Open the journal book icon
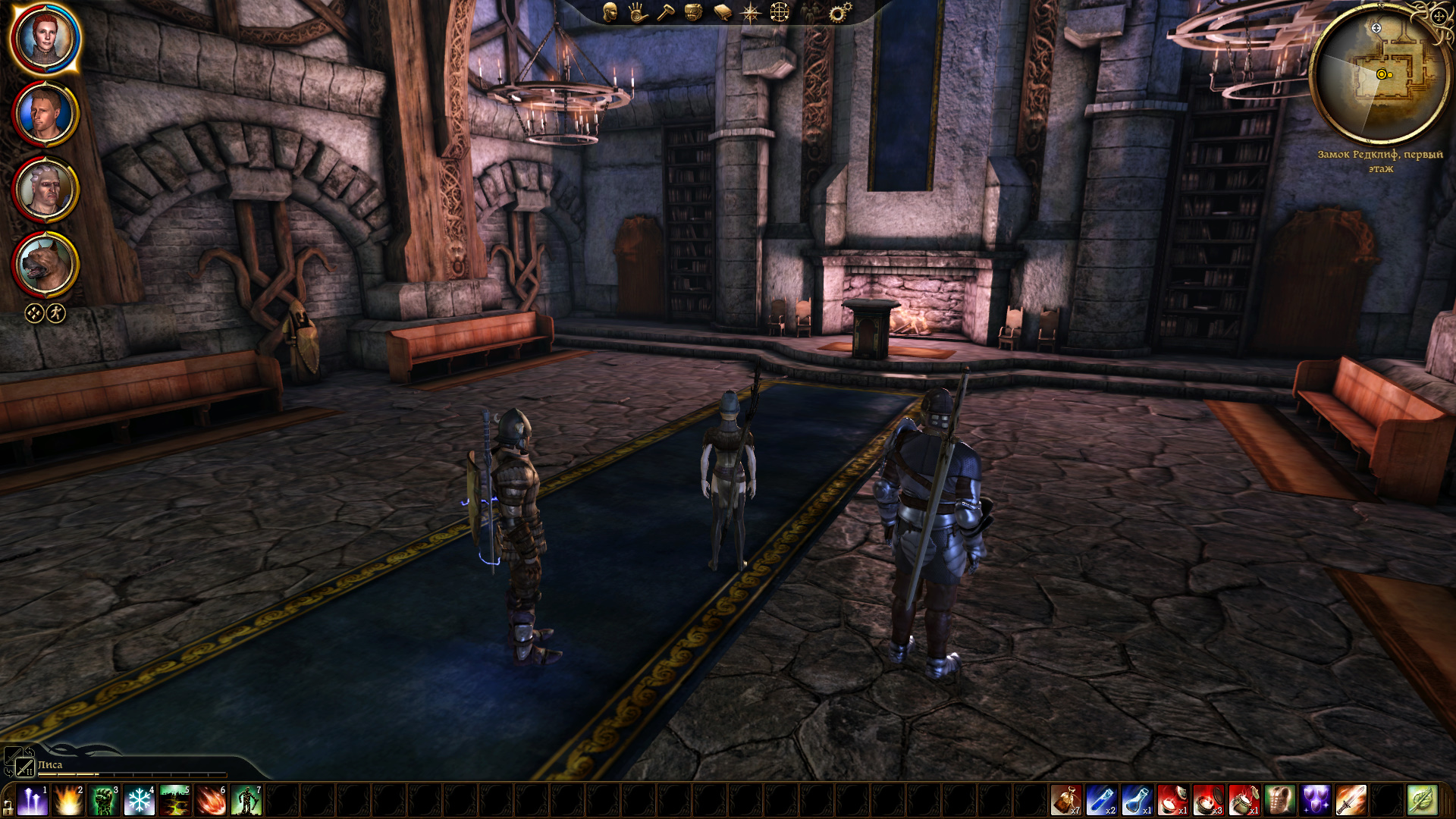The width and height of the screenshot is (1456, 819). [x=722, y=12]
